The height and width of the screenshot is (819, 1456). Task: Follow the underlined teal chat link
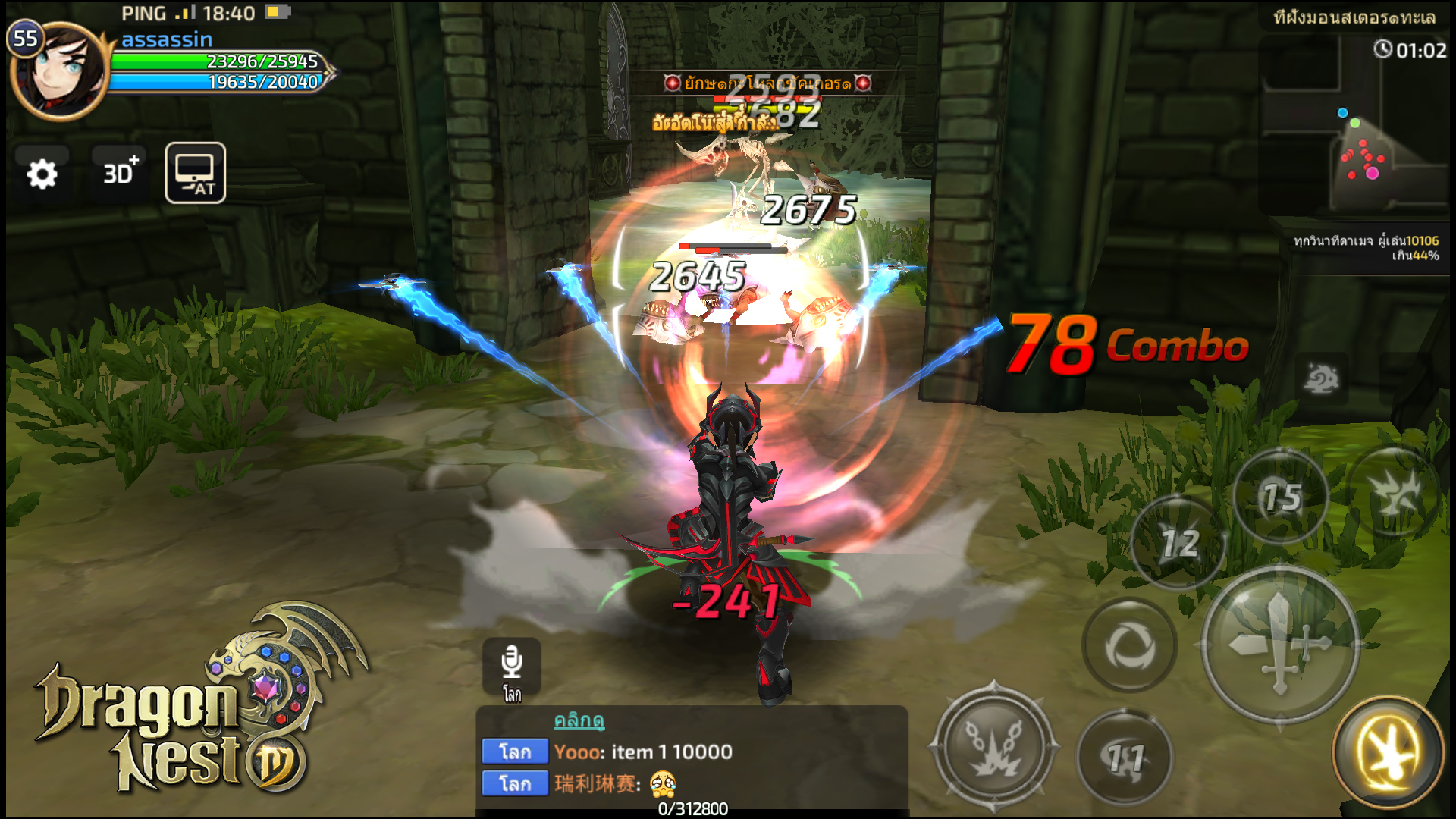(x=579, y=720)
